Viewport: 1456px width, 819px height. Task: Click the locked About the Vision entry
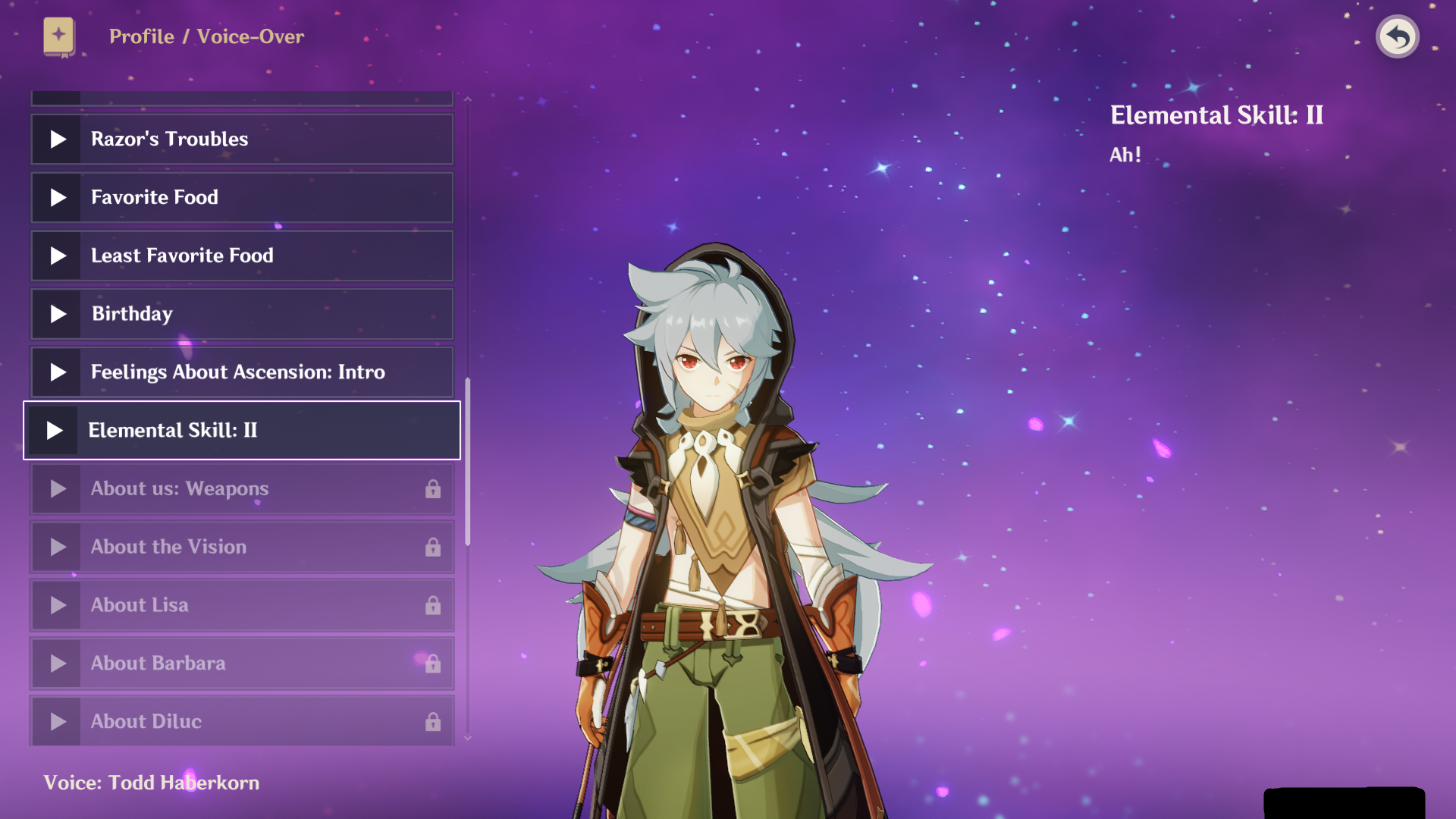point(241,548)
